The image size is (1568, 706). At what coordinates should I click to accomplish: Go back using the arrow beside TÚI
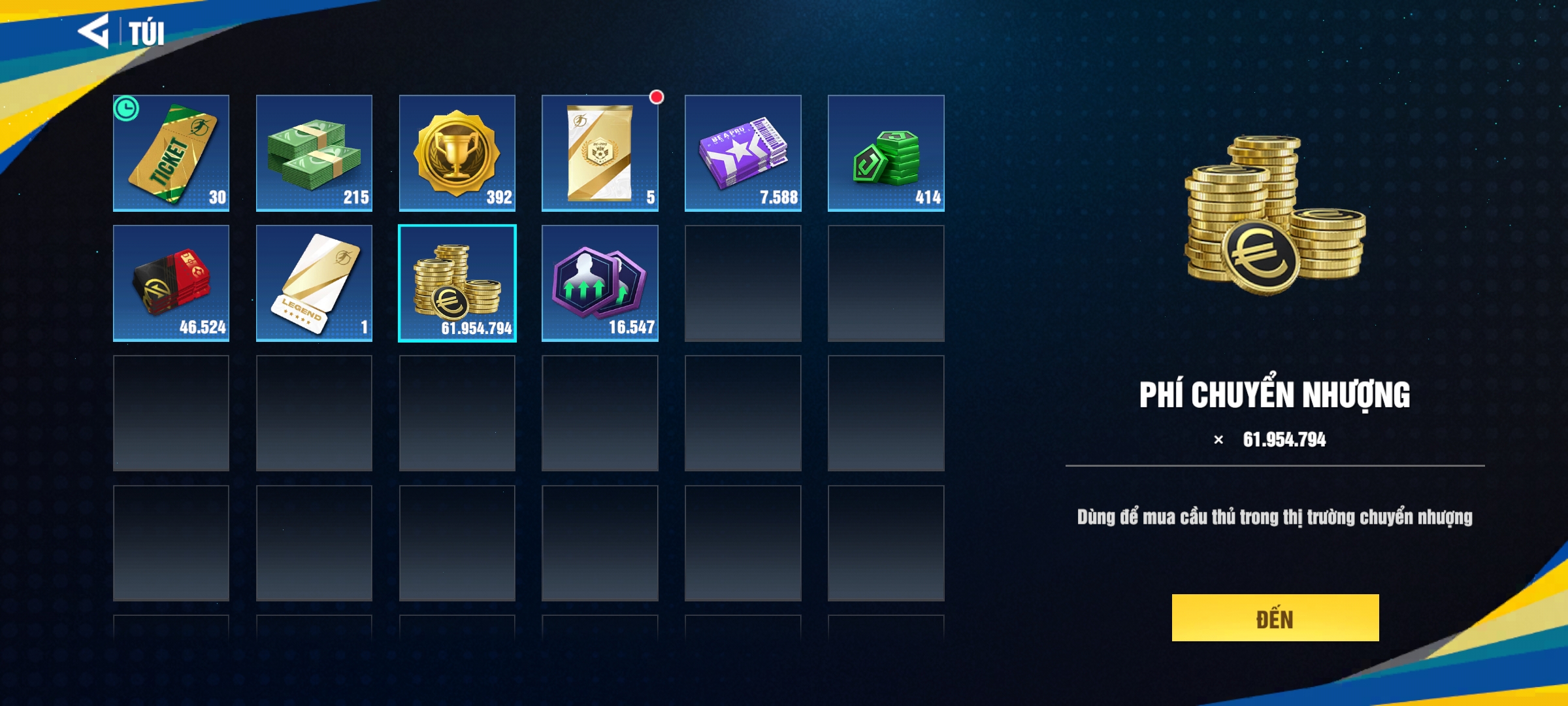(93, 31)
